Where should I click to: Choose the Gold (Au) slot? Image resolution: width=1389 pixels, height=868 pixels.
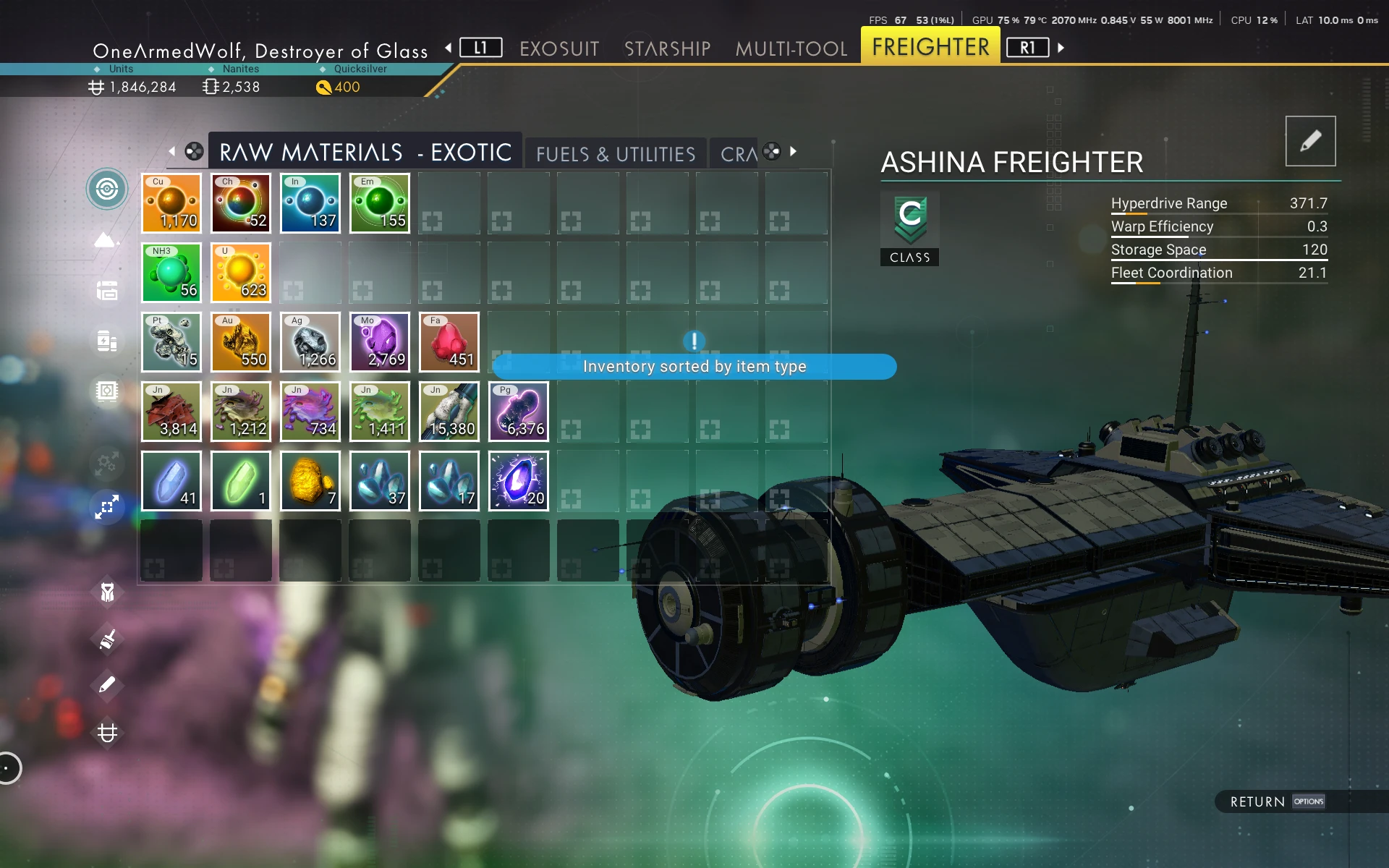pos(241,342)
